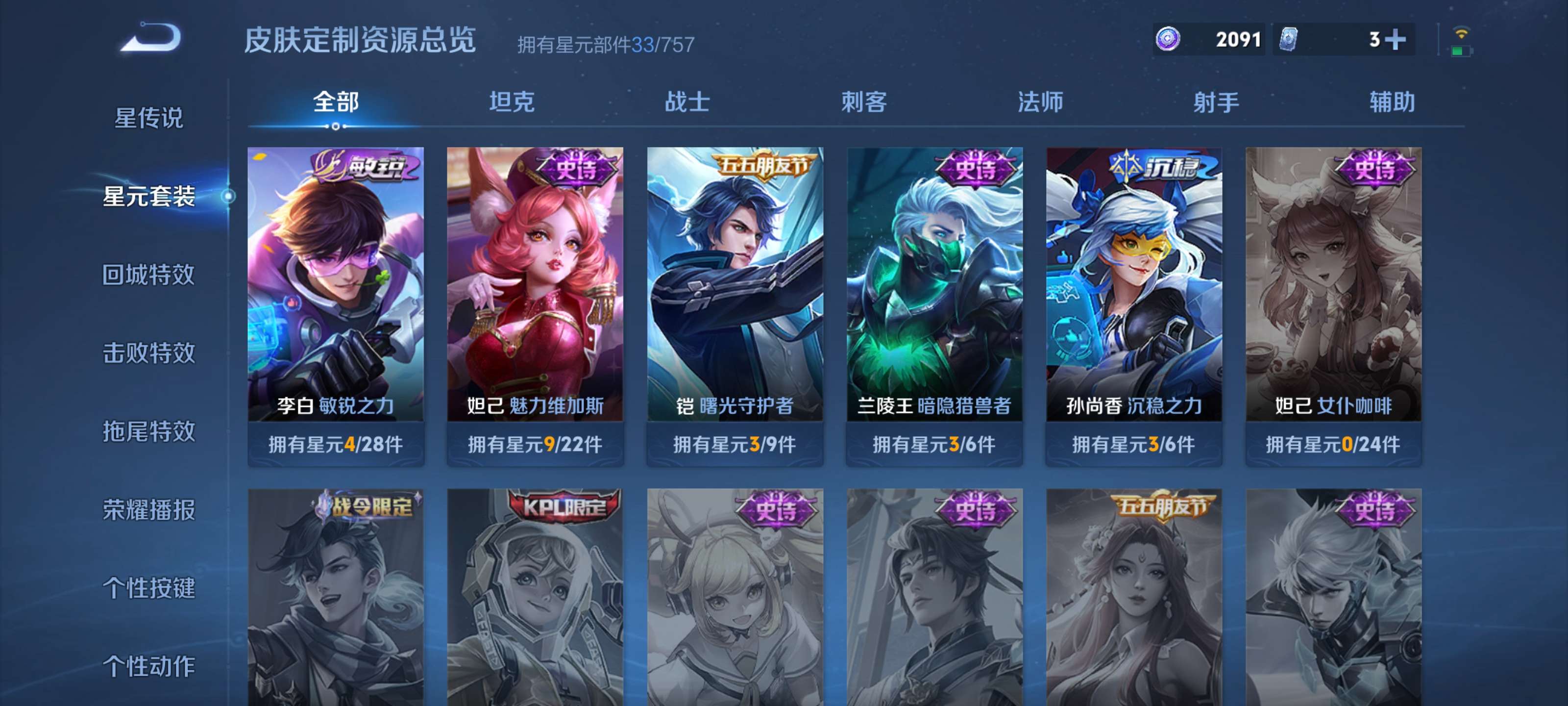Switch to the 坦克 category tab
The width and height of the screenshot is (1568, 706).
tap(512, 102)
